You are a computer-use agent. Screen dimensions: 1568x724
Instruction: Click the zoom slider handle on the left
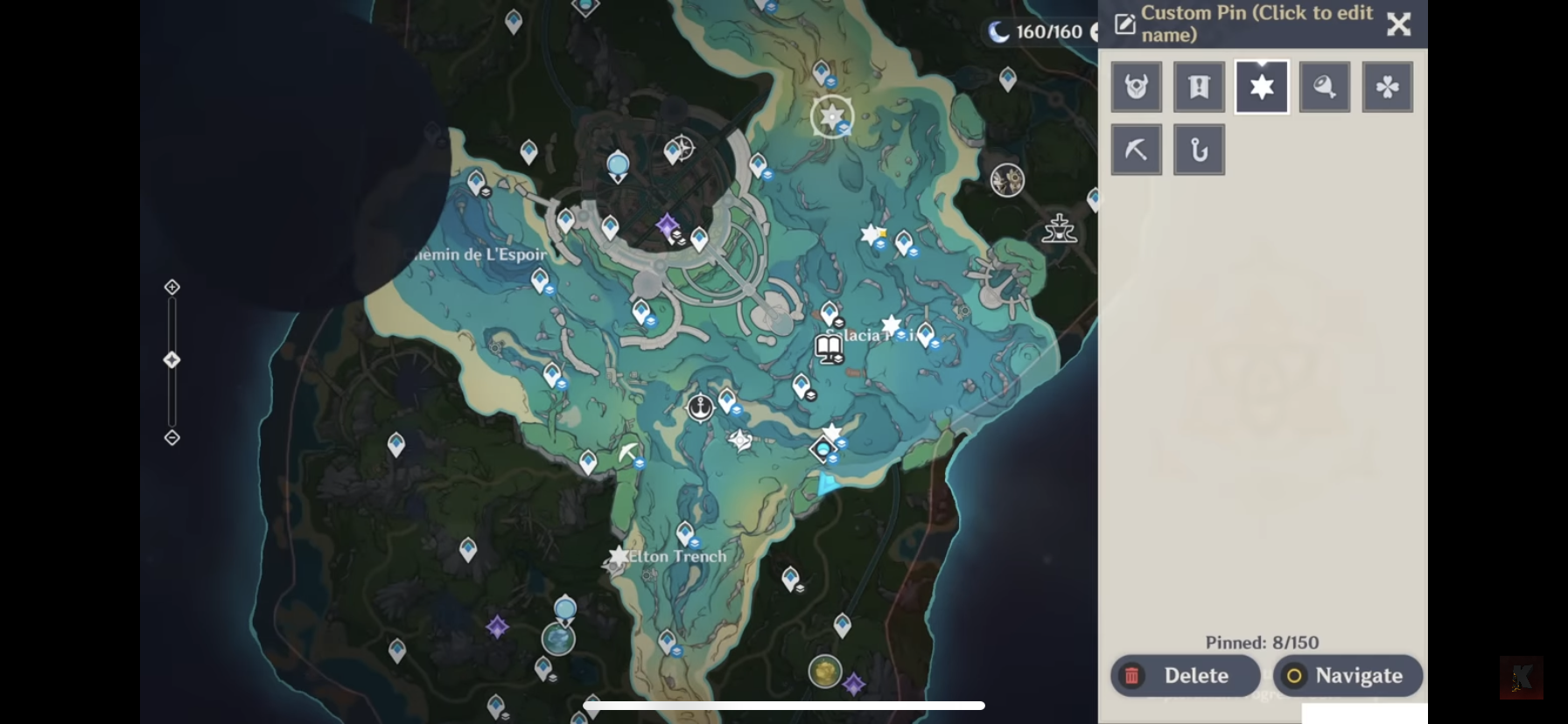[171, 359]
